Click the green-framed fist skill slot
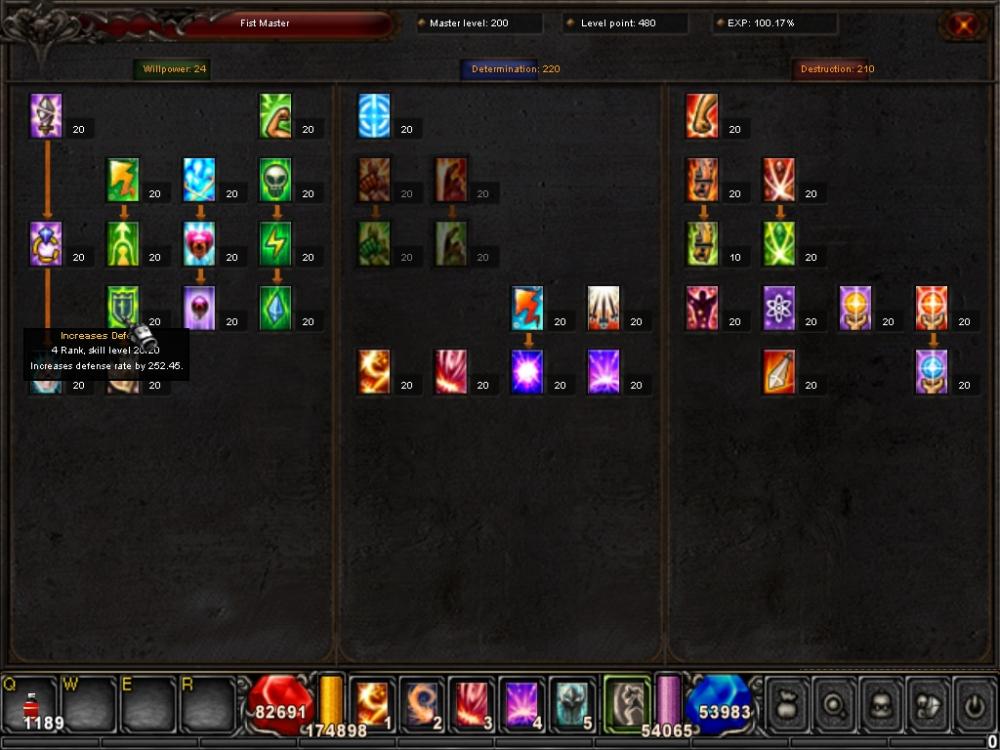The height and width of the screenshot is (750, 1000). click(627, 703)
